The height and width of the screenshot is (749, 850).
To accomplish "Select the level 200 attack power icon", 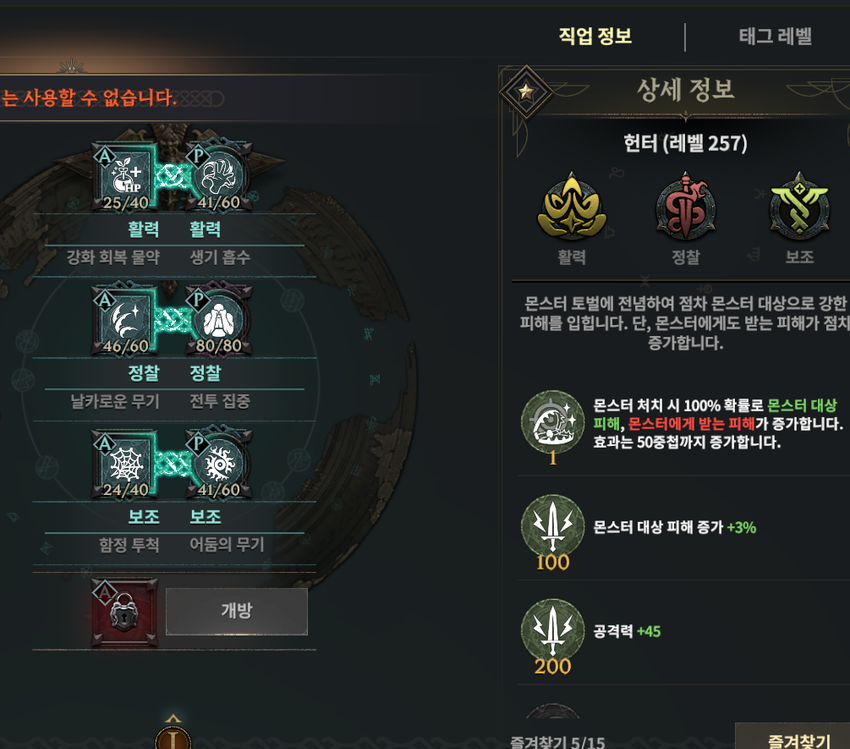I will pyautogui.click(x=553, y=632).
